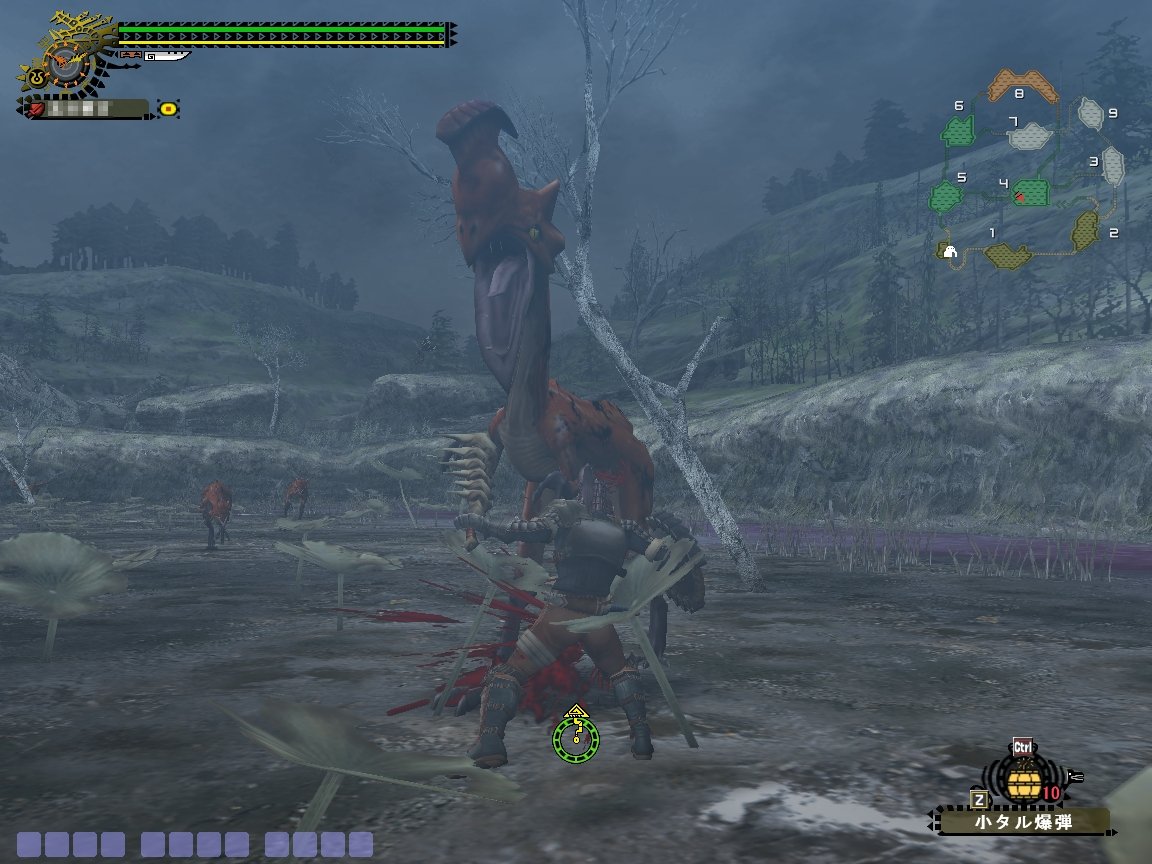
Task: Select area 4 with the red player marker
Action: click(1030, 192)
